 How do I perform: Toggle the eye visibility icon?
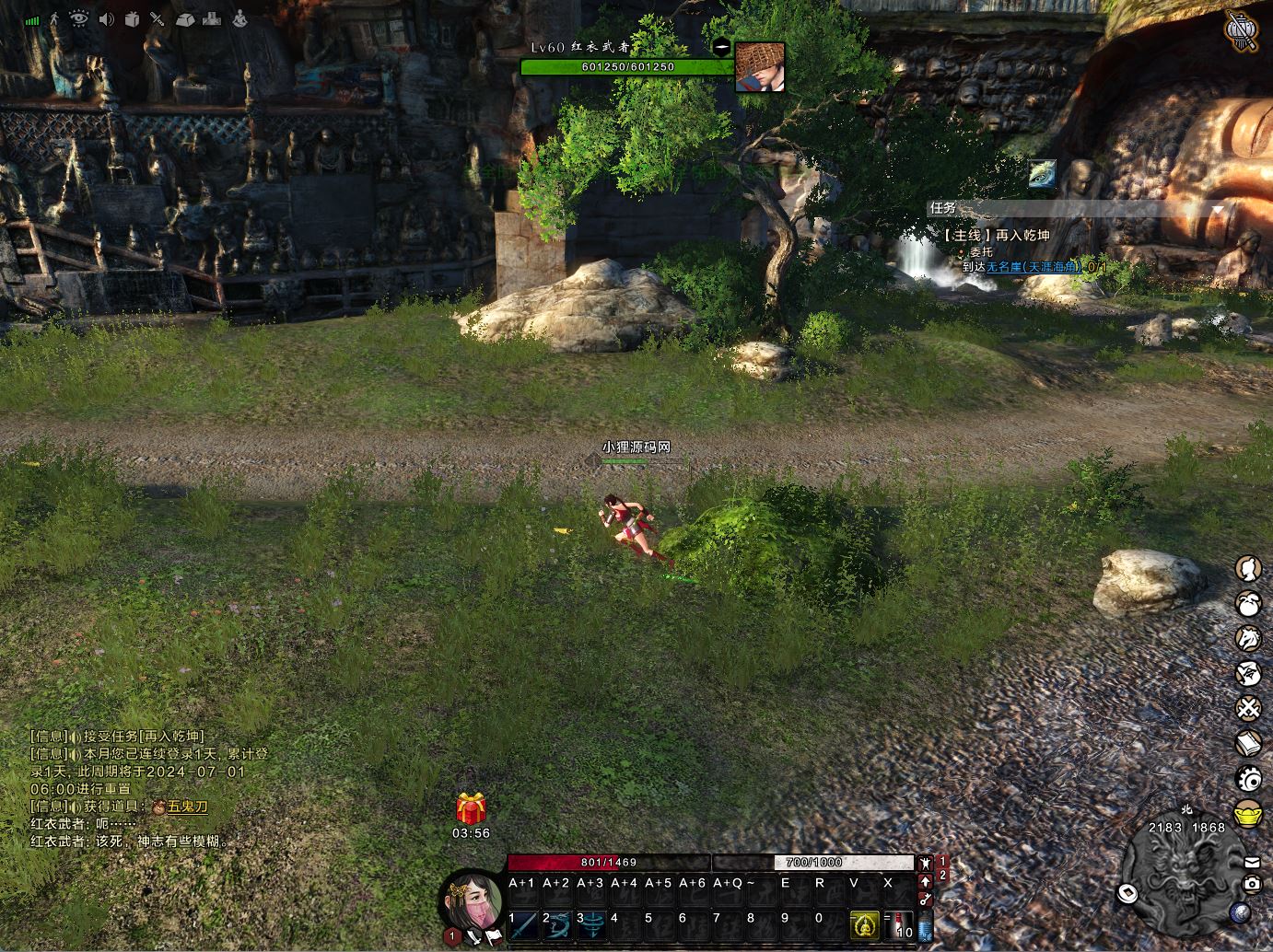(79, 19)
